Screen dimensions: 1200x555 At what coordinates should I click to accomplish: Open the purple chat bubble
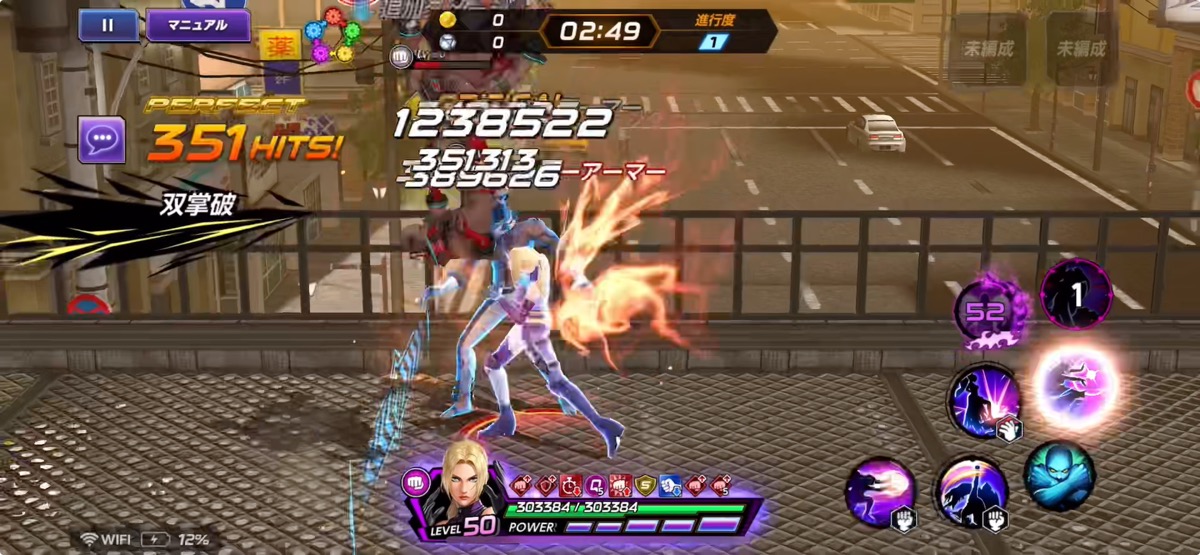tap(102, 139)
